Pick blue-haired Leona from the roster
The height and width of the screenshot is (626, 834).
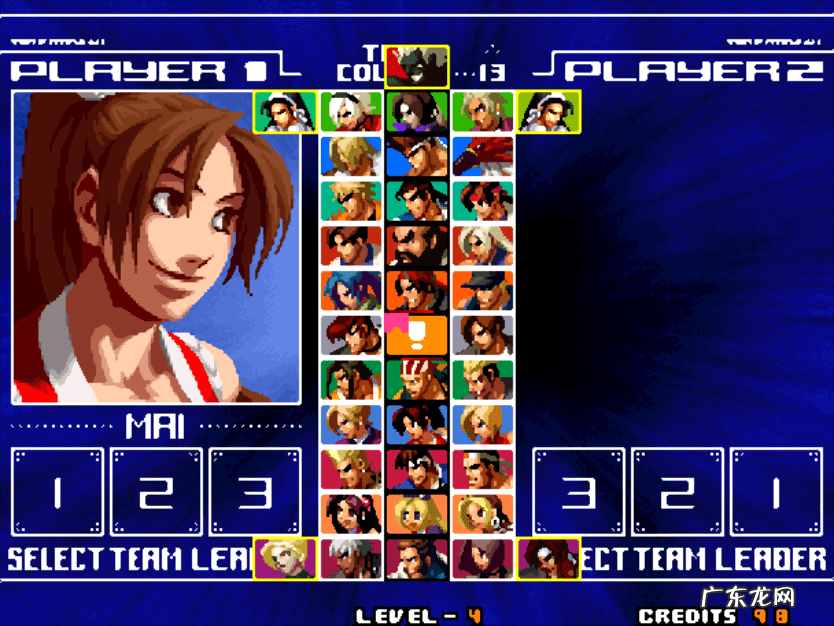(x=351, y=290)
